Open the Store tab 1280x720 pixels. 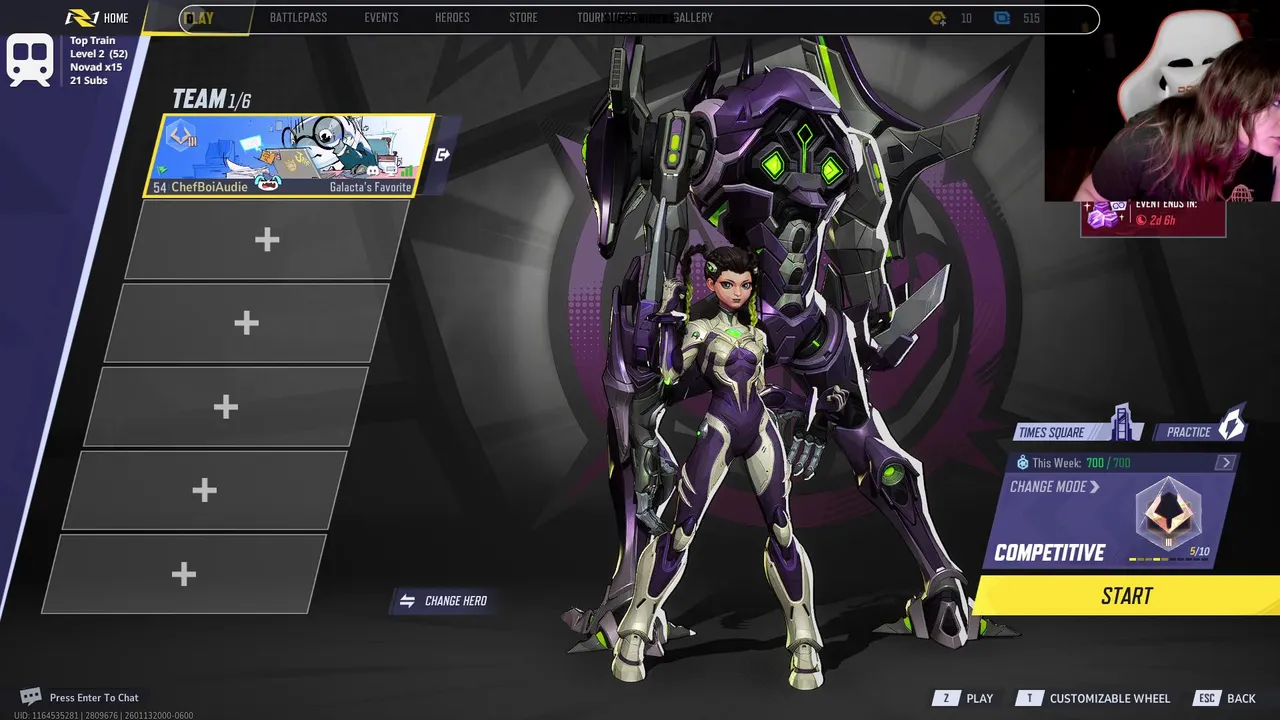click(x=523, y=18)
